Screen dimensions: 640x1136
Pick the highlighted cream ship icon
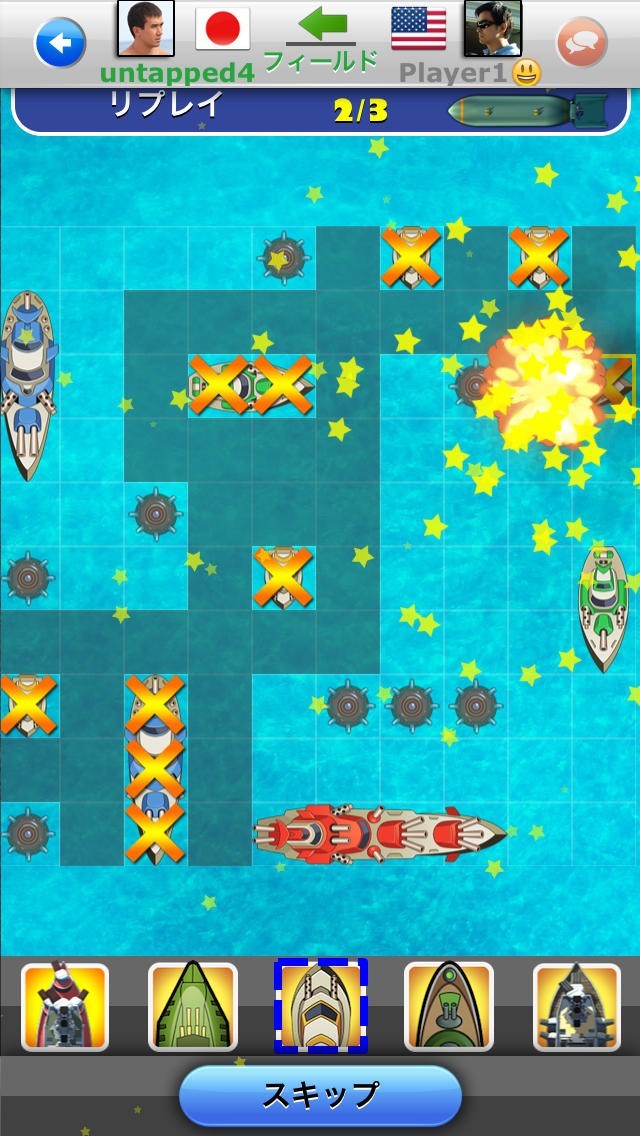click(x=321, y=1006)
